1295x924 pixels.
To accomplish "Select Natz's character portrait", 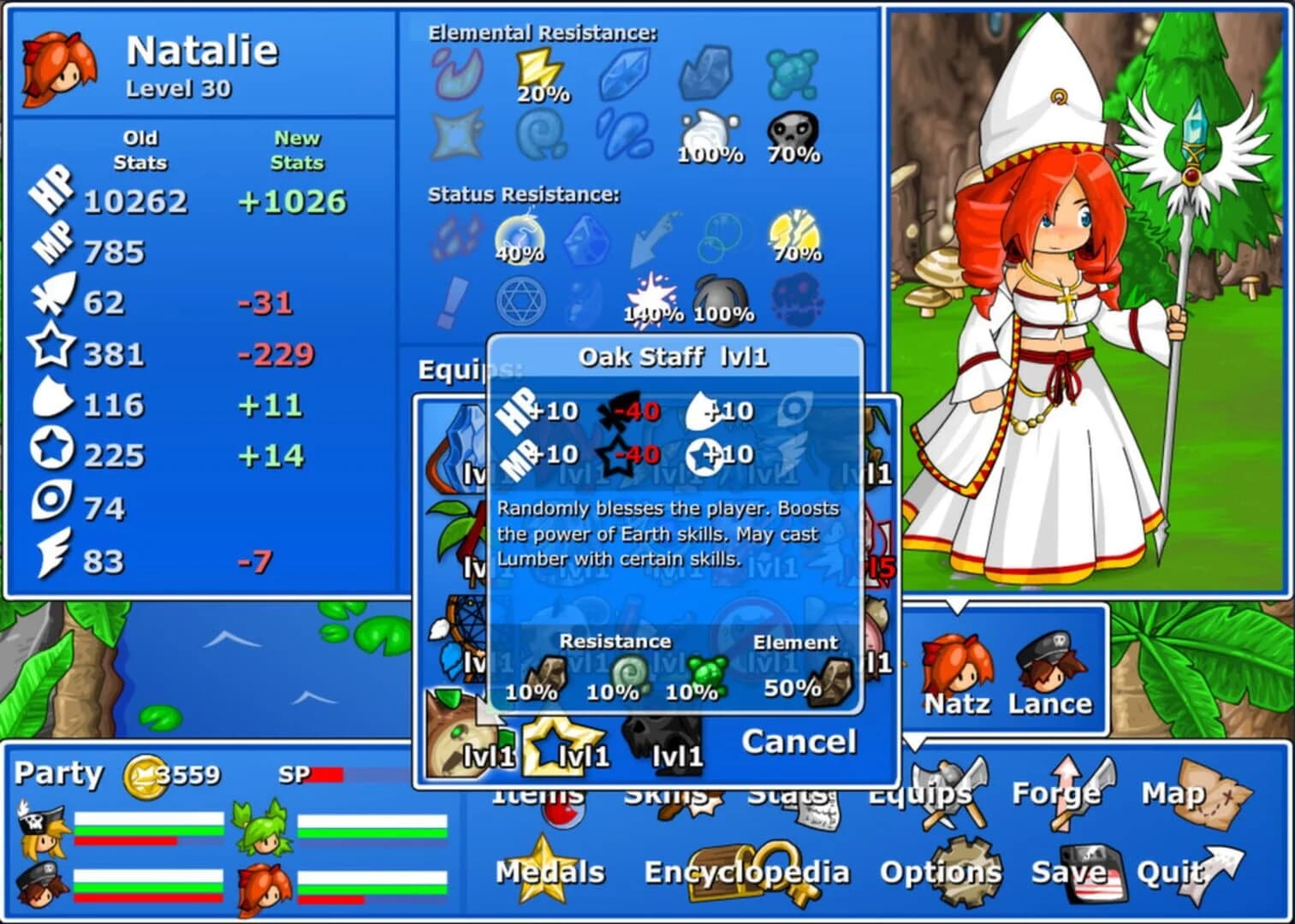I will pos(959,667).
